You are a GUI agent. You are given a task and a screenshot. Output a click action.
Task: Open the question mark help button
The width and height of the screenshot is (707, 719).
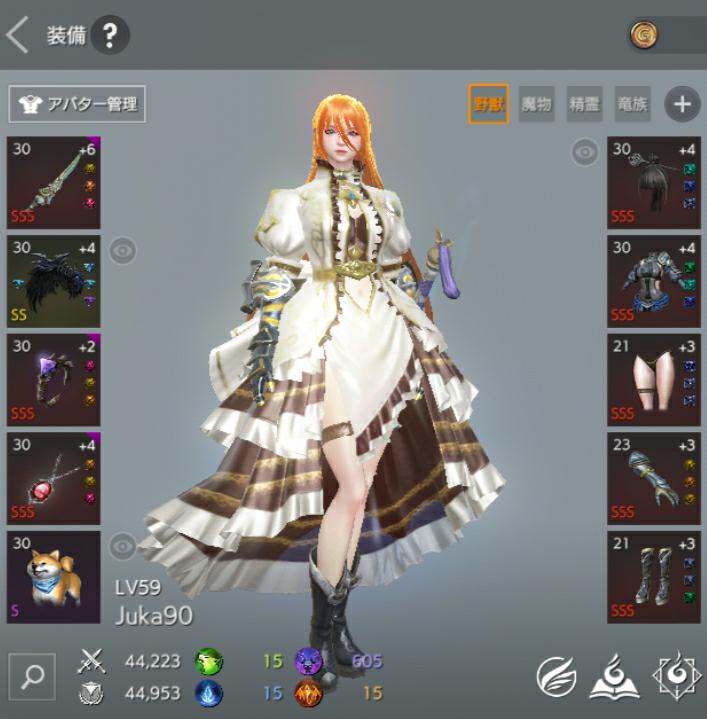[110, 36]
